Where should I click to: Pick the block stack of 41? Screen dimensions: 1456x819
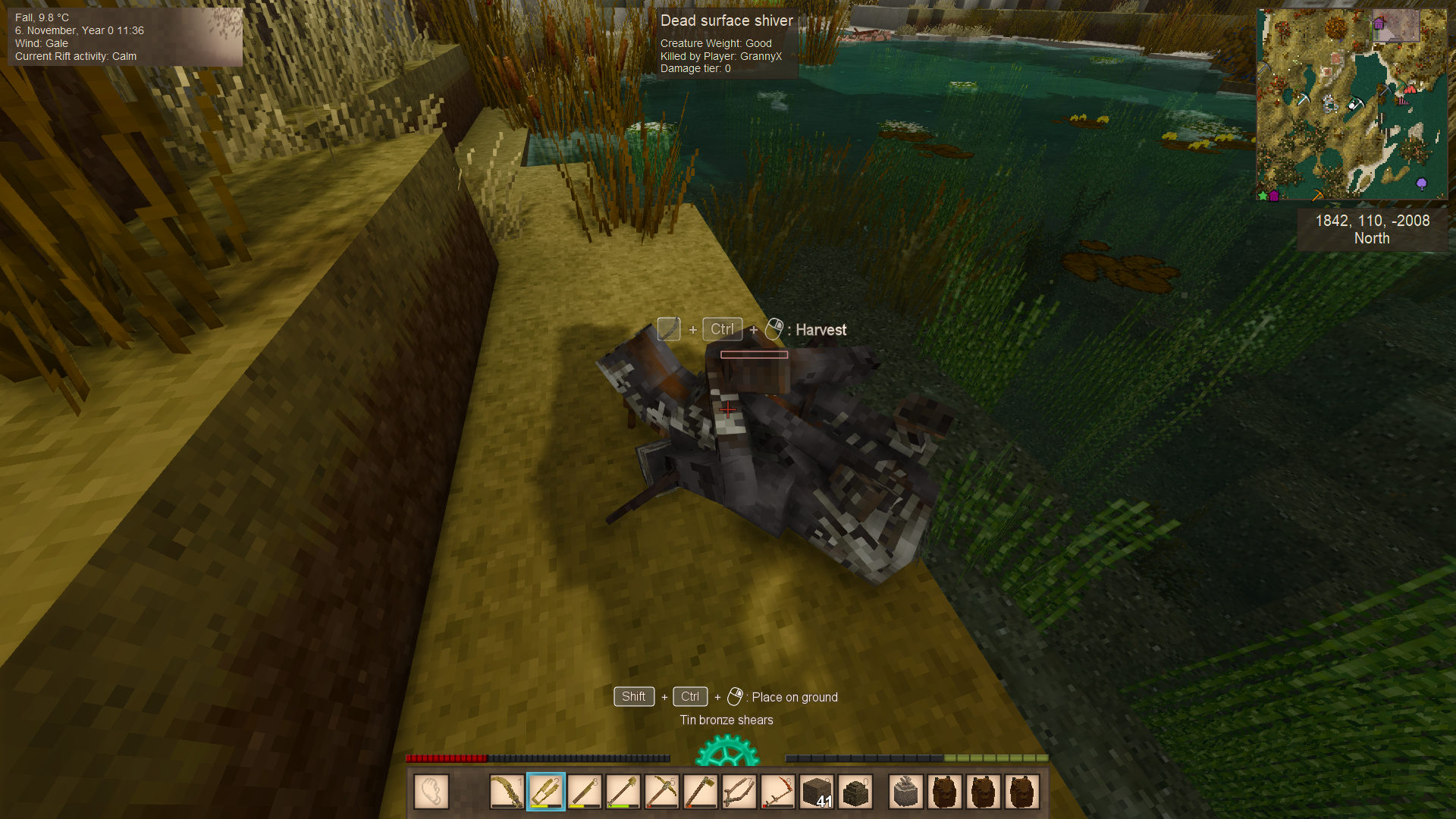click(x=817, y=792)
